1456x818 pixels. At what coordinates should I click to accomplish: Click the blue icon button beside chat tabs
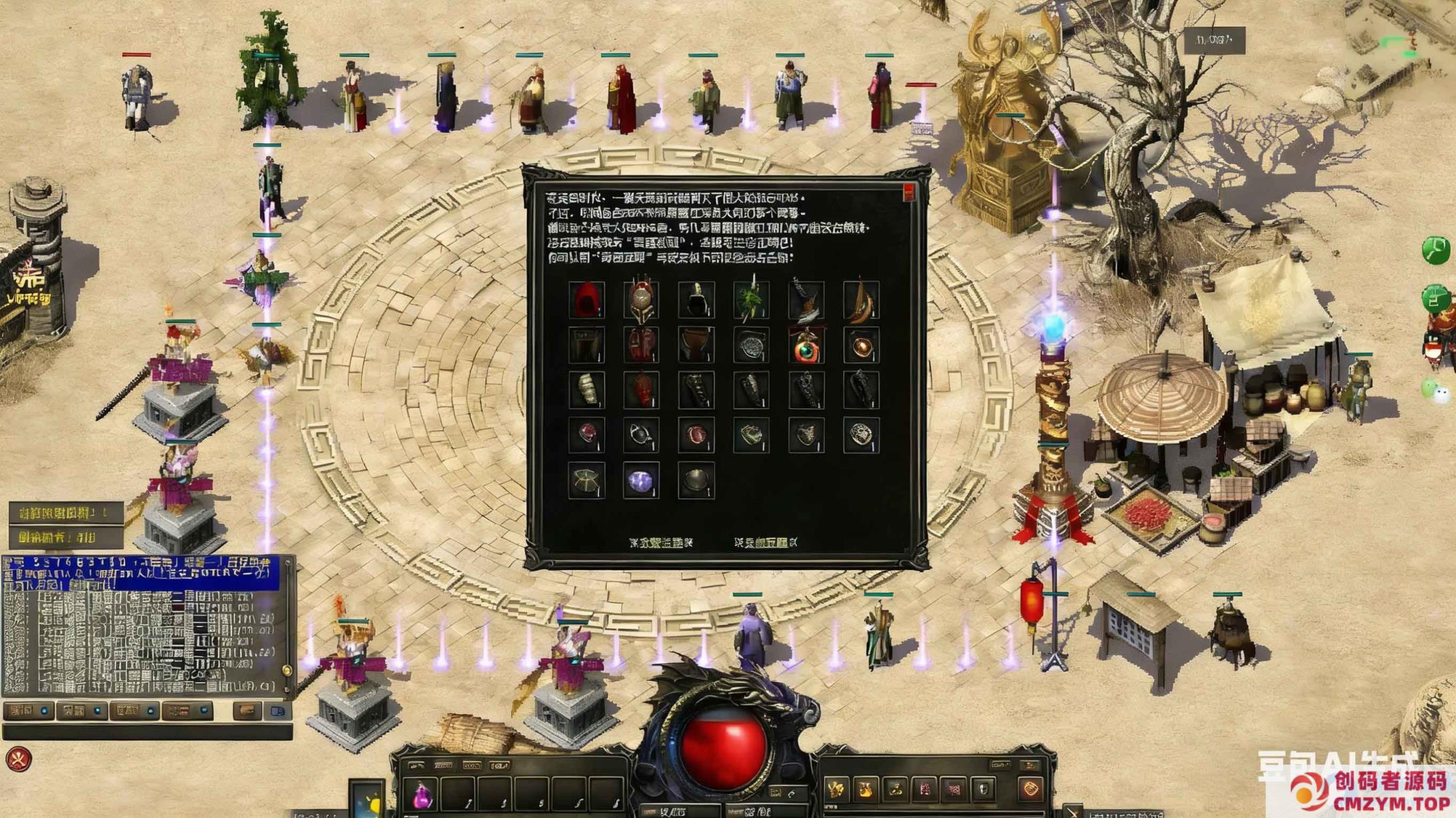pos(278,711)
